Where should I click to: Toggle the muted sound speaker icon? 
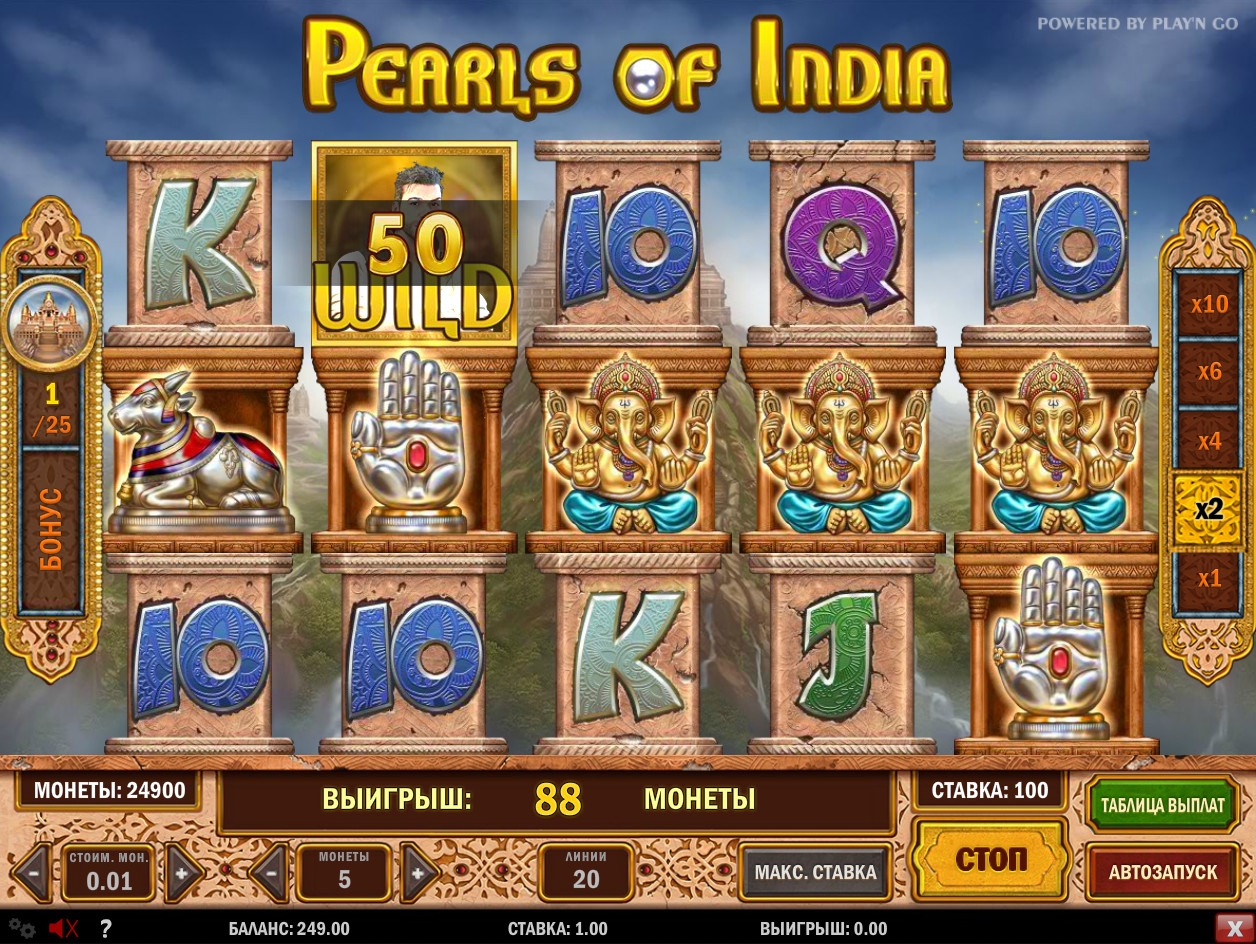click(63, 928)
